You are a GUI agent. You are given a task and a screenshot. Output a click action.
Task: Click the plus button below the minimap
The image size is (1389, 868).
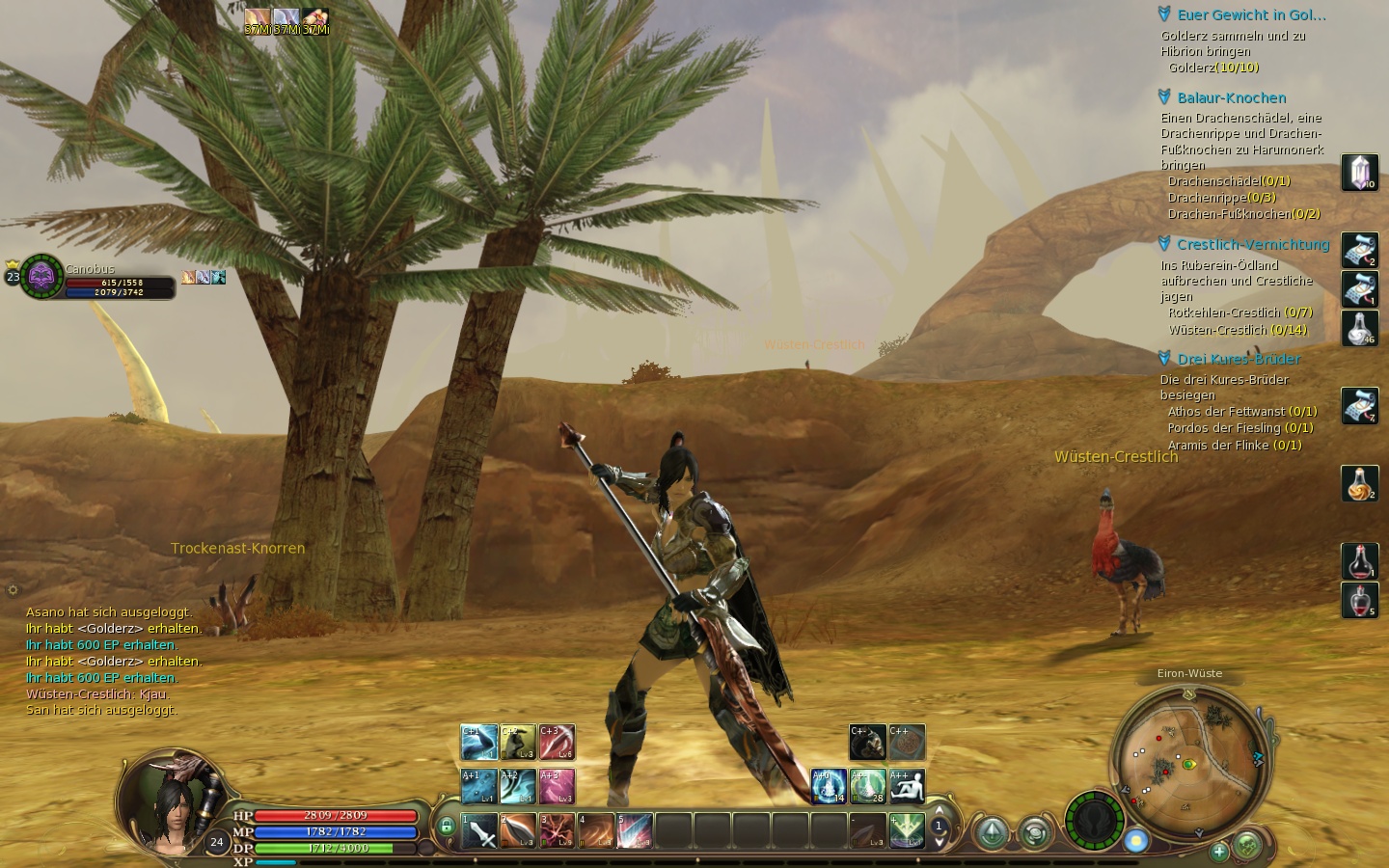pos(1219,851)
